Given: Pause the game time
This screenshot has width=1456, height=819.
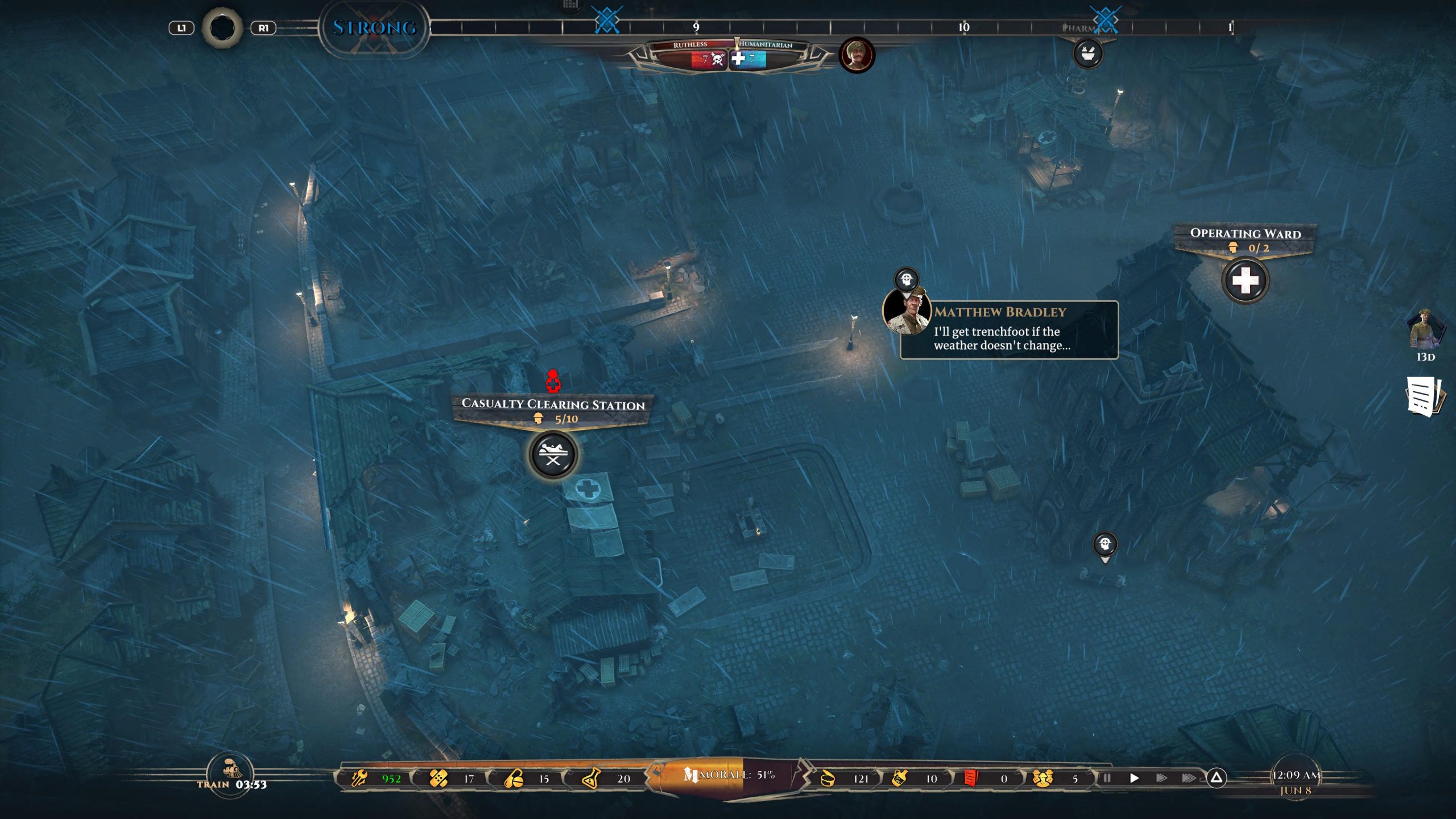Looking at the screenshot, I should click(x=1107, y=778).
